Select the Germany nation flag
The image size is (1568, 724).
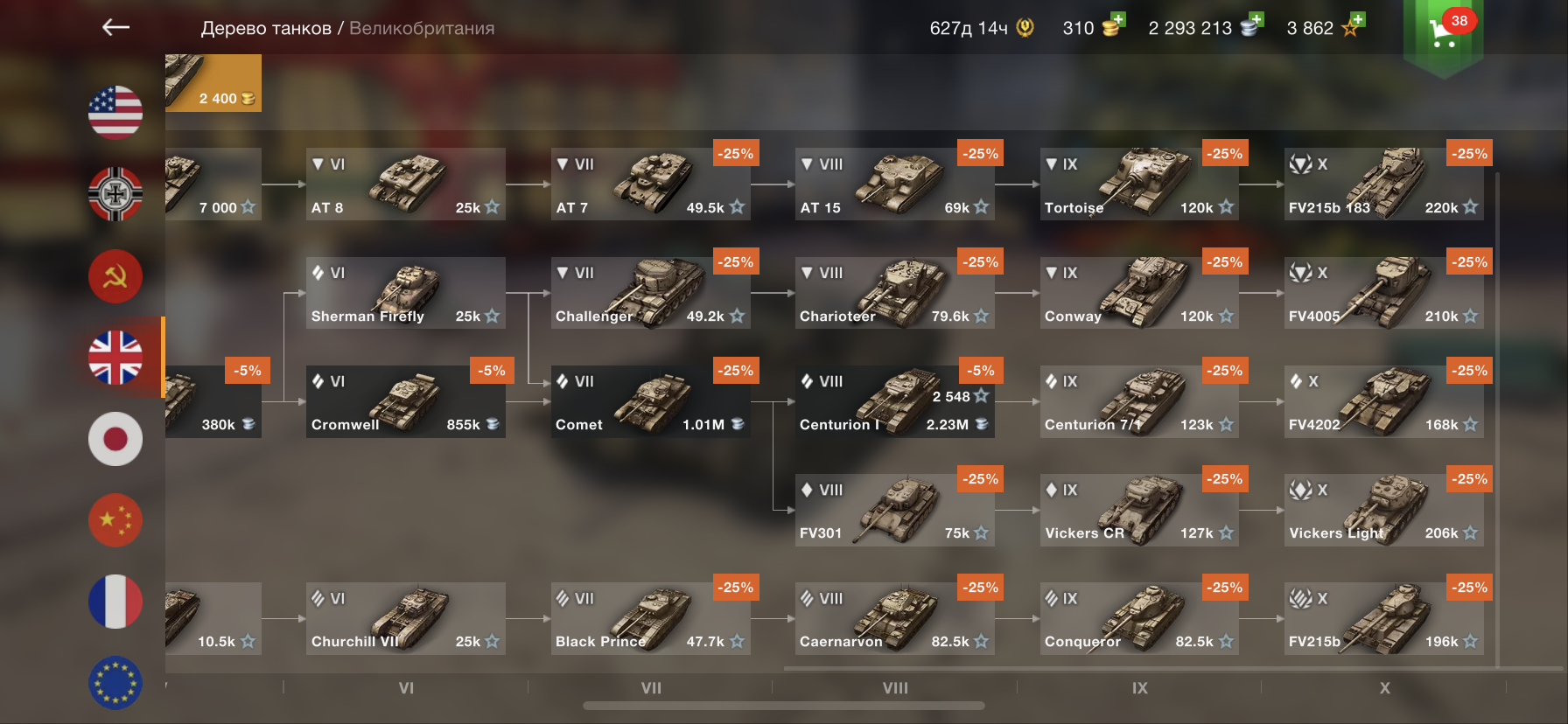point(115,194)
